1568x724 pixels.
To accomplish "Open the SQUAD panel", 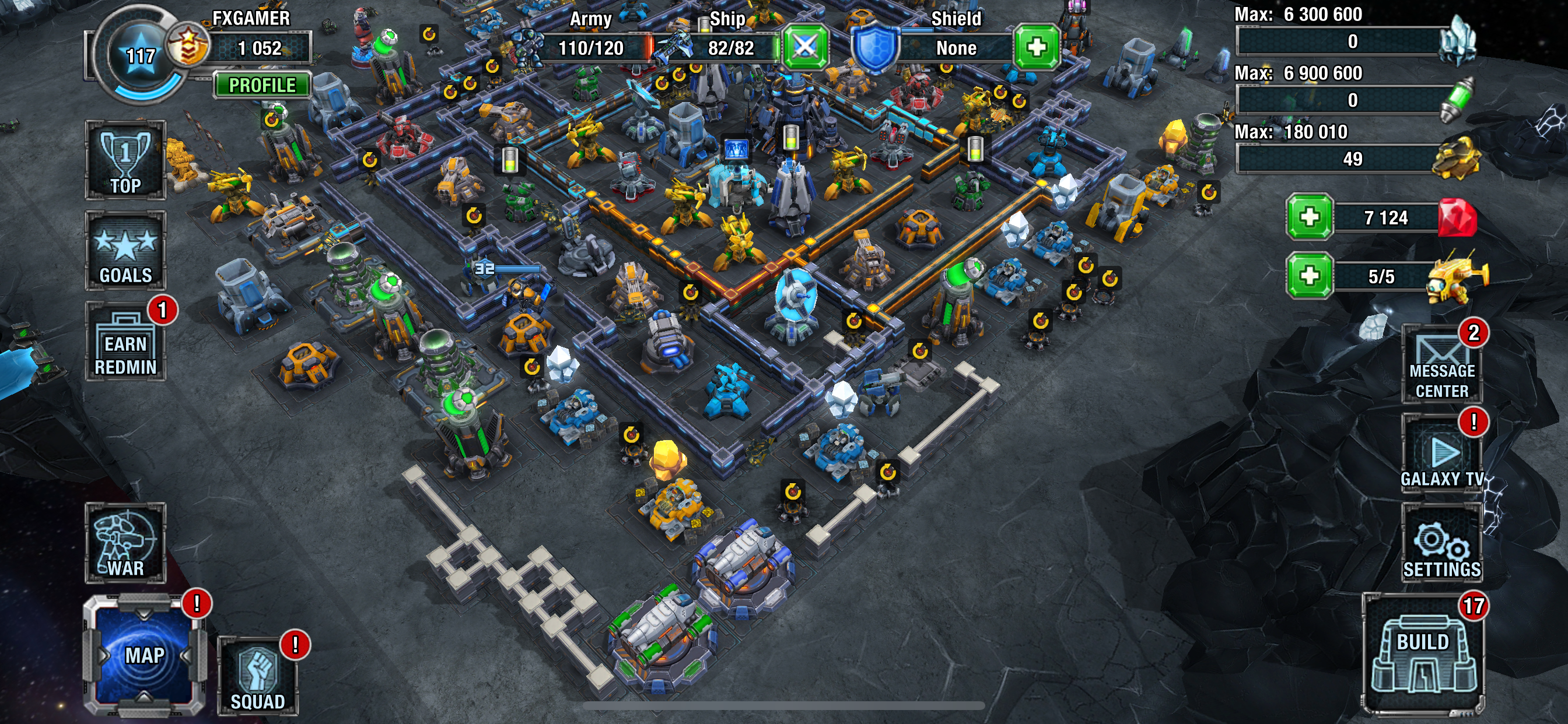I will 257,676.
